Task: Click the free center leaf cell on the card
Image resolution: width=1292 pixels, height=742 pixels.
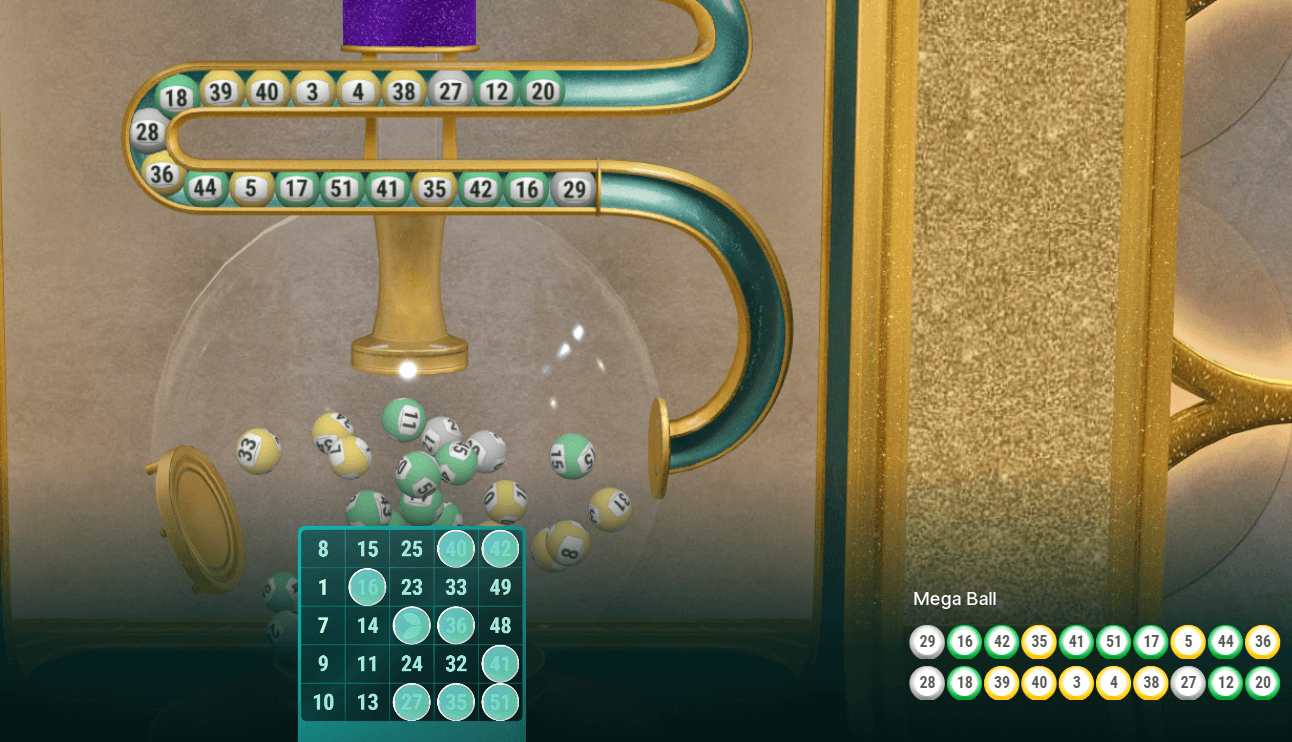Action: (x=412, y=626)
